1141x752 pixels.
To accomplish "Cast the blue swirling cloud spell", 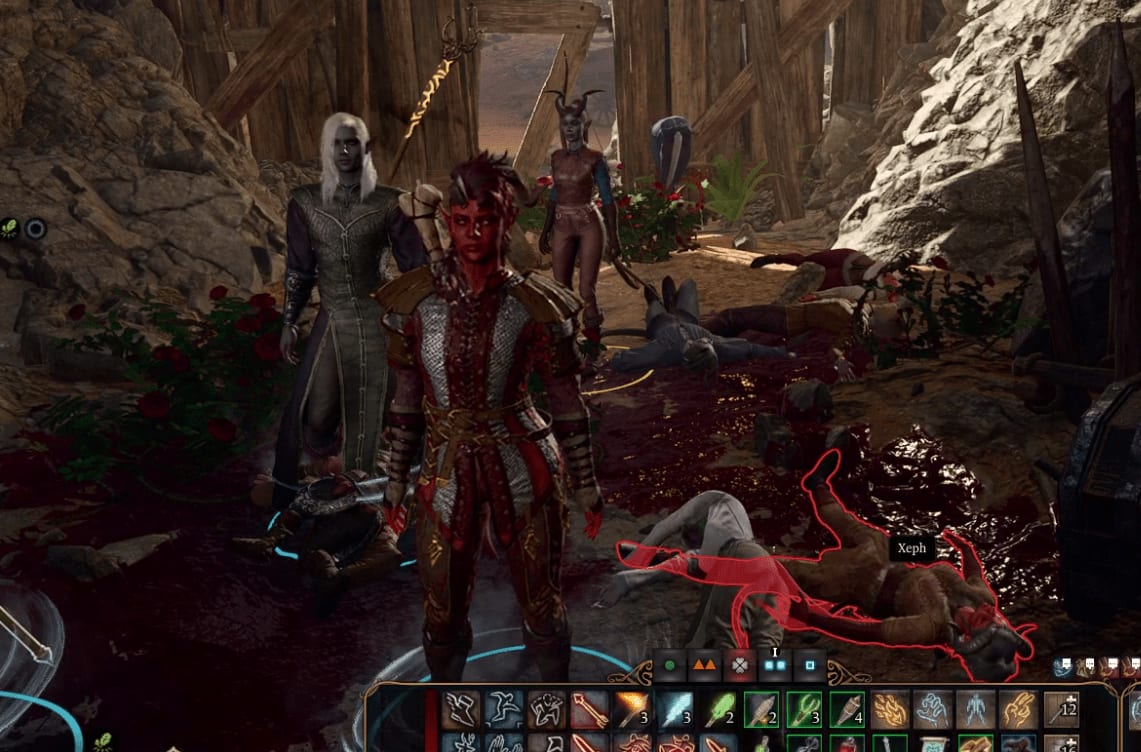I will [x=933, y=709].
